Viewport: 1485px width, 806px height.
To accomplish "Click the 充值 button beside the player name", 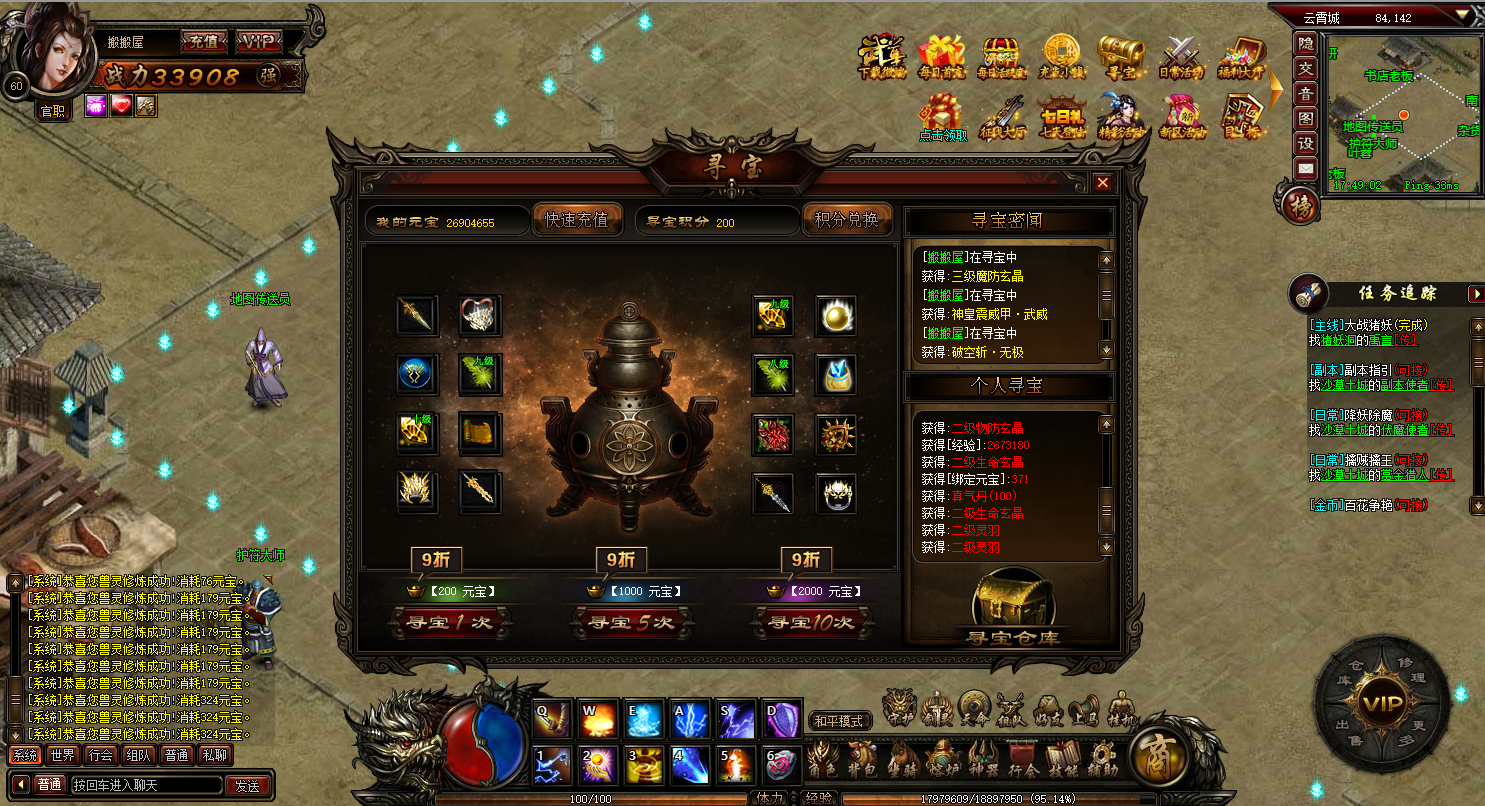I will pyautogui.click(x=204, y=43).
